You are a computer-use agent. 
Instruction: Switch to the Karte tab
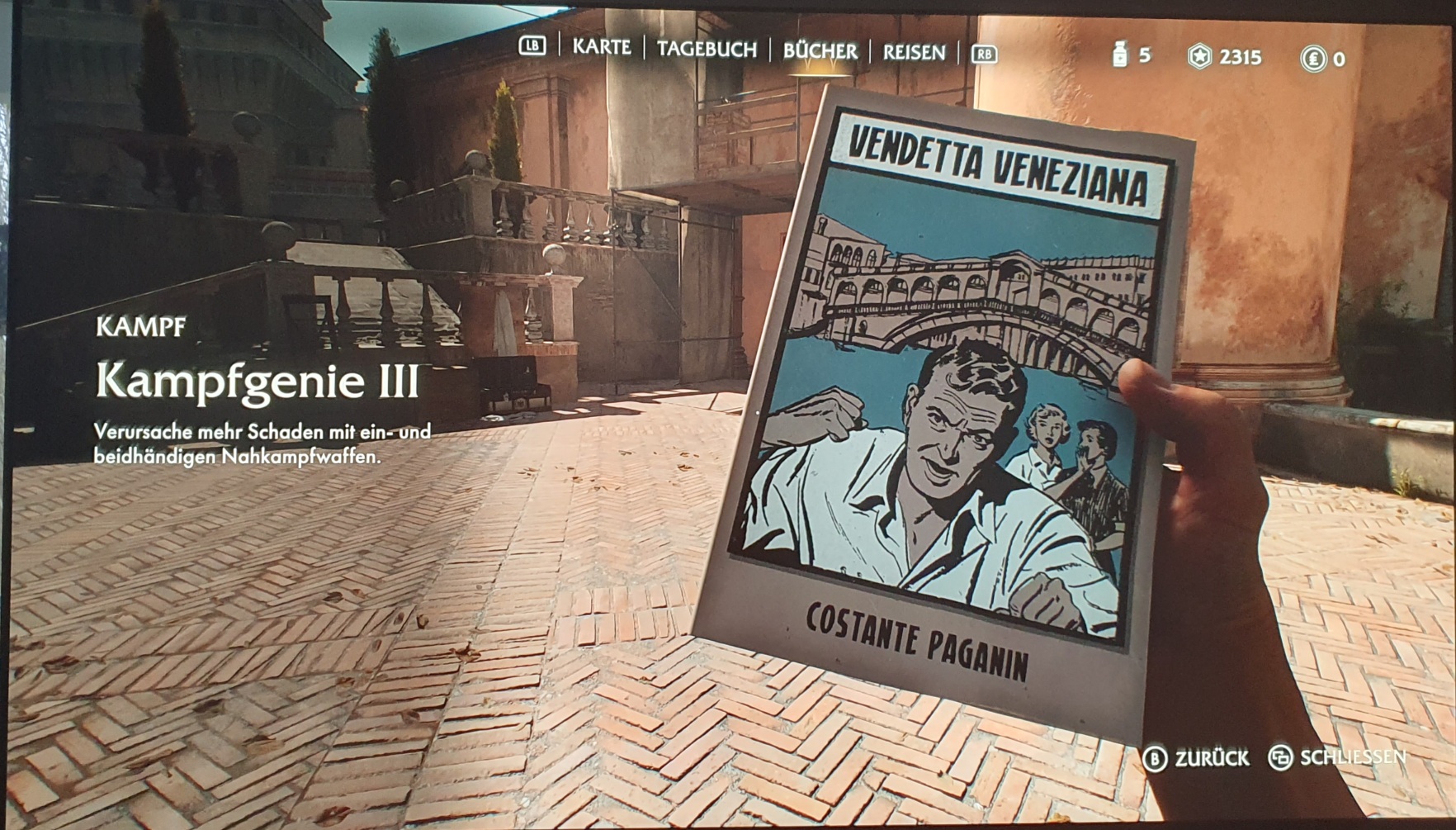[601, 47]
